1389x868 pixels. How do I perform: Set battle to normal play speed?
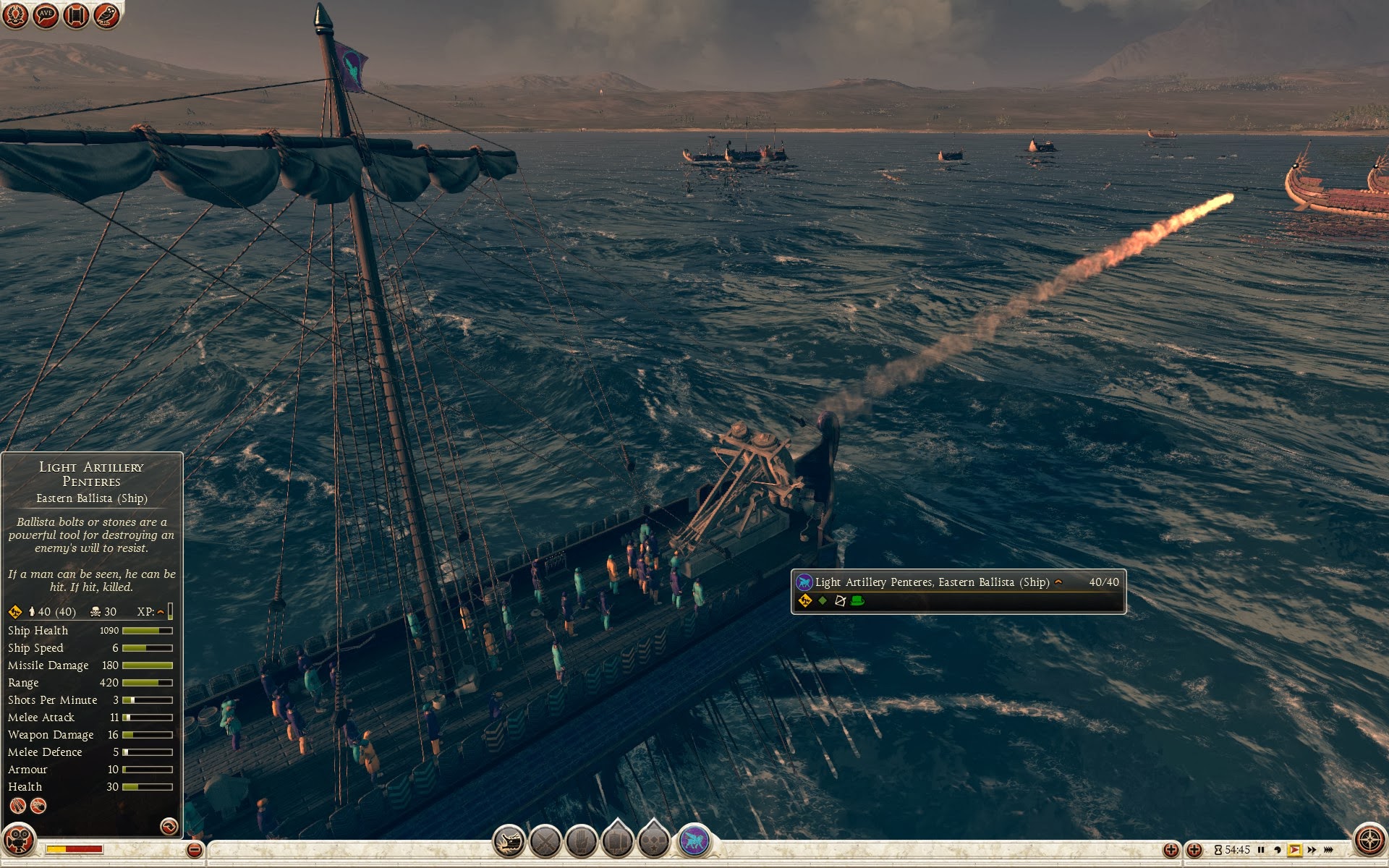[1294, 850]
